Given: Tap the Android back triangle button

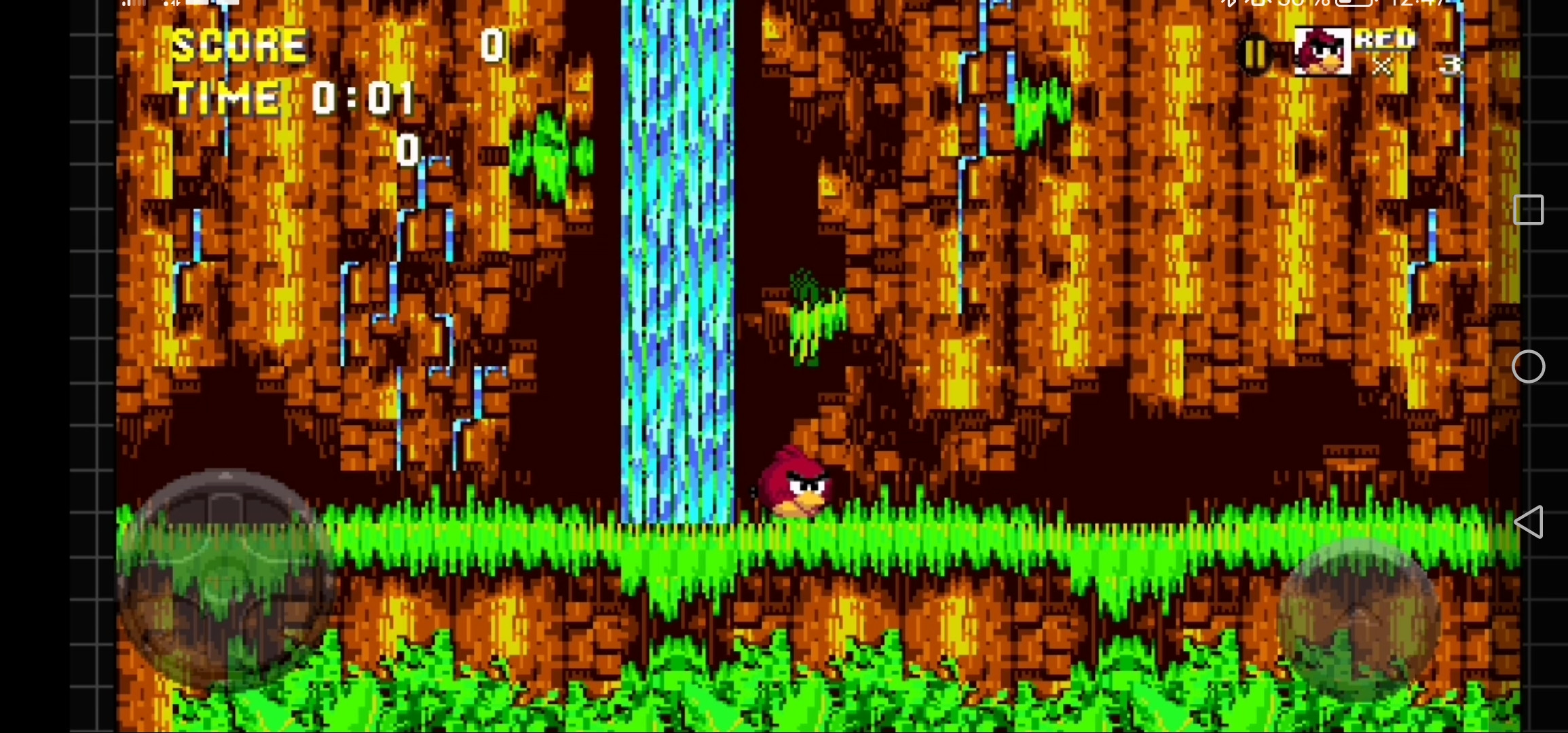Looking at the screenshot, I should [x=1530, y=523].
